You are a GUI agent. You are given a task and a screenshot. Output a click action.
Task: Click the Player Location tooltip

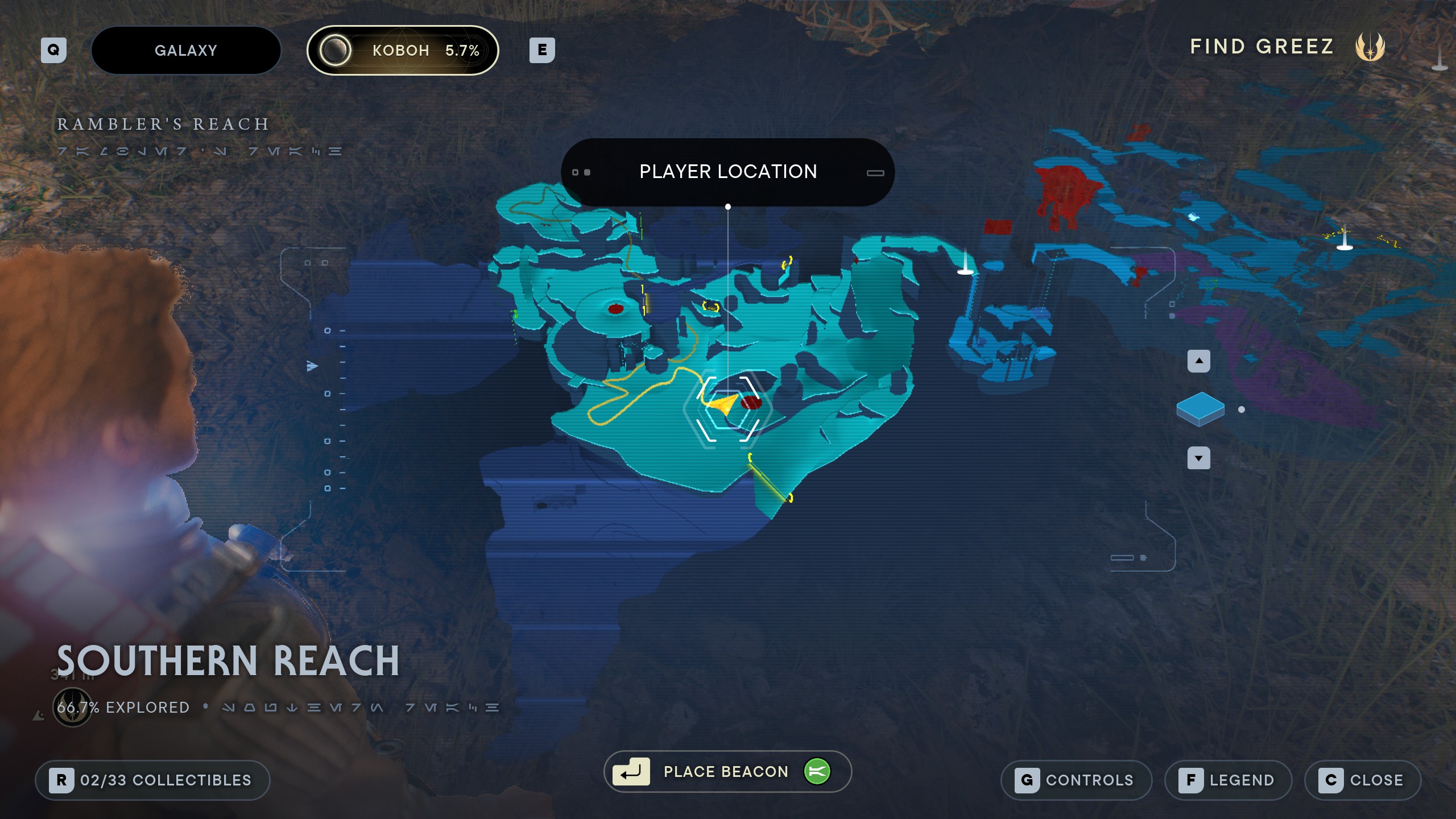tap(727, 172)
